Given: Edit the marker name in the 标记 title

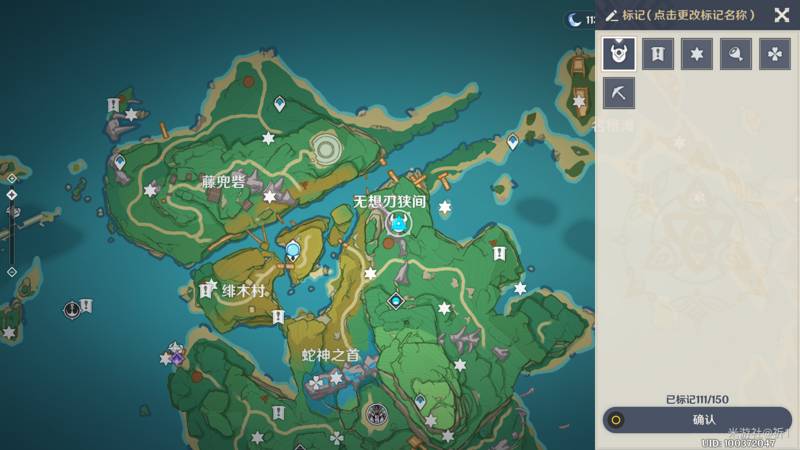Looking at the screenshot, I should 688,15.
